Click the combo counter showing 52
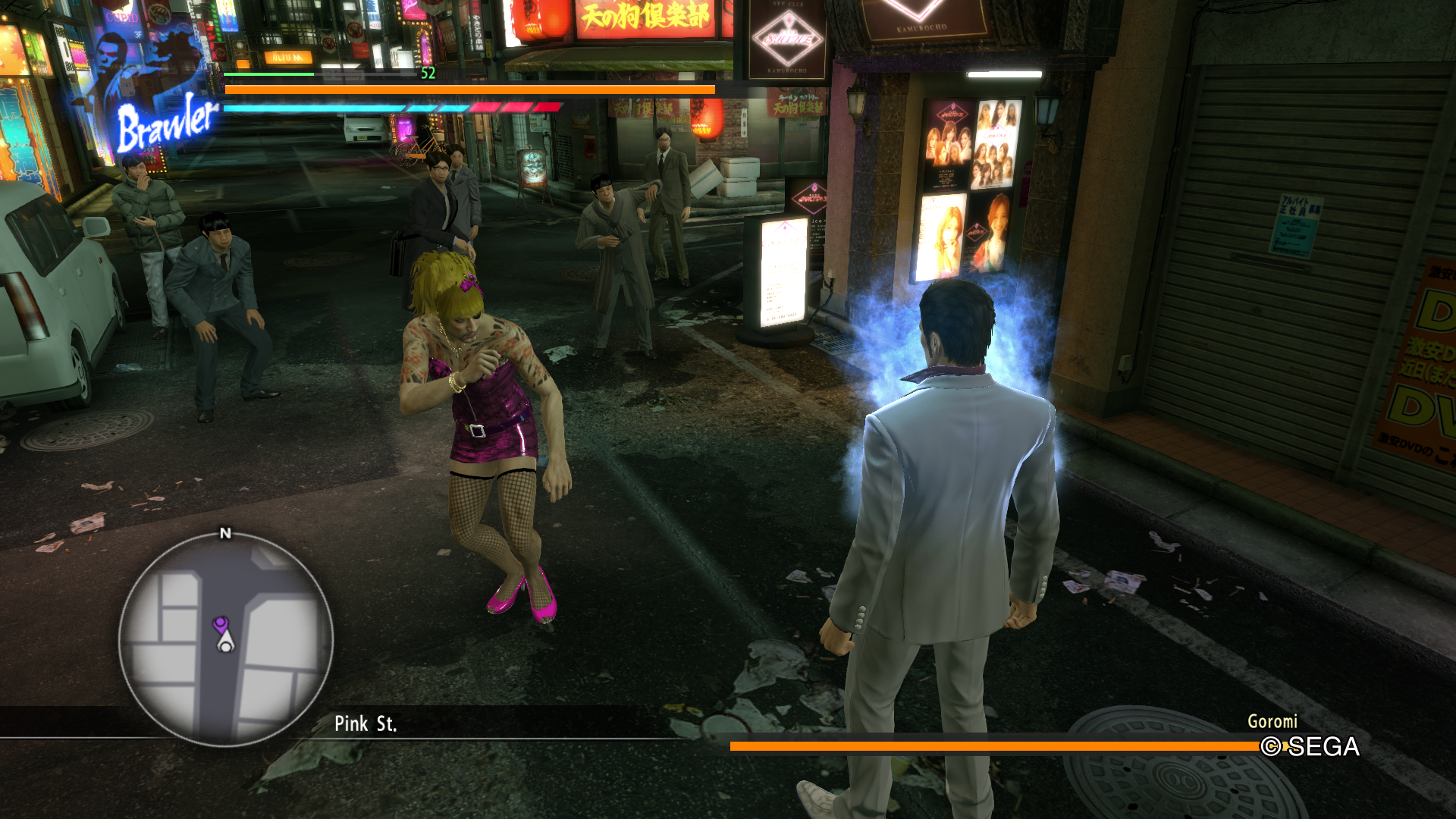The image size is (1456, 819). tap(427, 74)
